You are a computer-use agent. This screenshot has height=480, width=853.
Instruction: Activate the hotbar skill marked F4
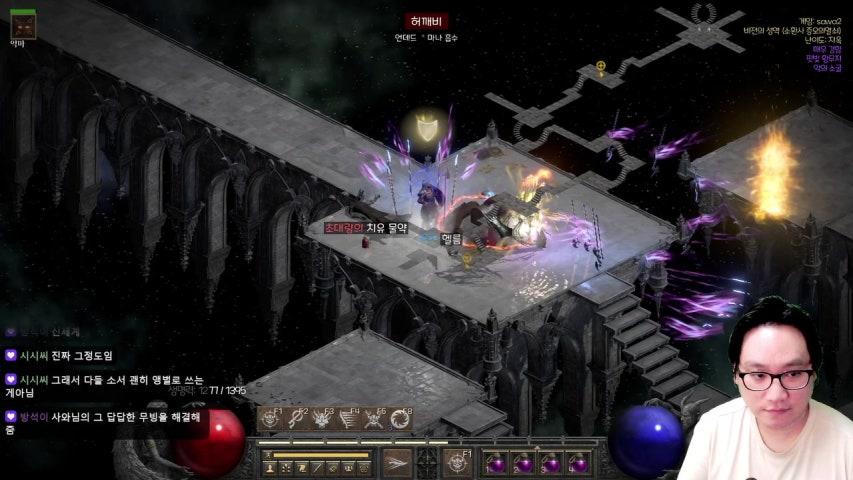point(347,419)
